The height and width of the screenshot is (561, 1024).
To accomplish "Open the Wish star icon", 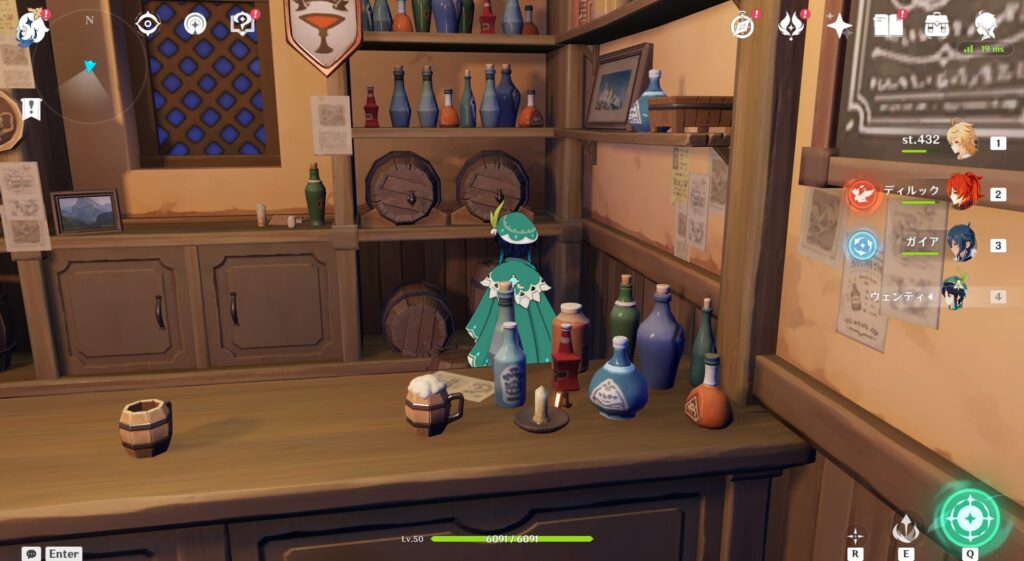I will point(839,26).
